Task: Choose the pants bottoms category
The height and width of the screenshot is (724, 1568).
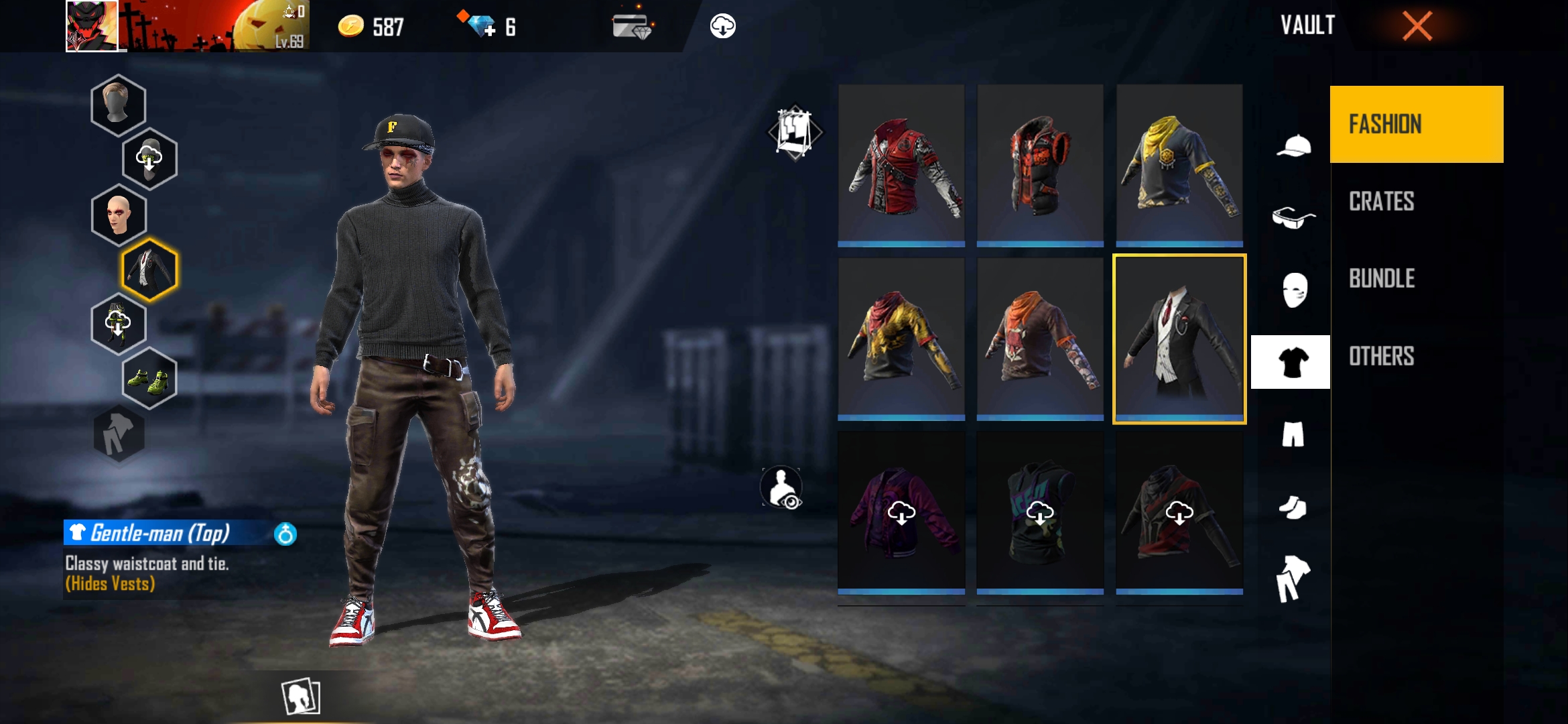Action: (1293, 434)
